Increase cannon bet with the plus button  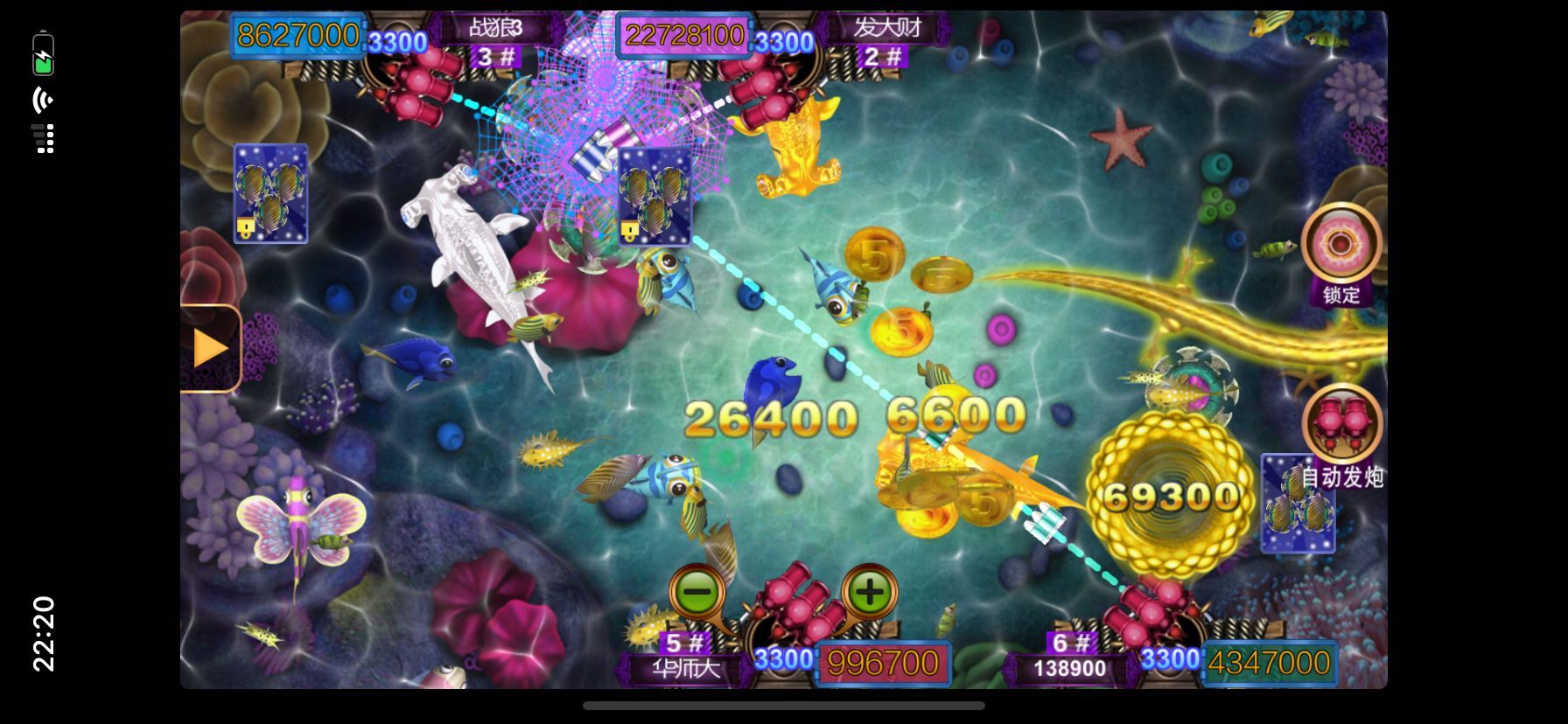[x=869, y=592]
